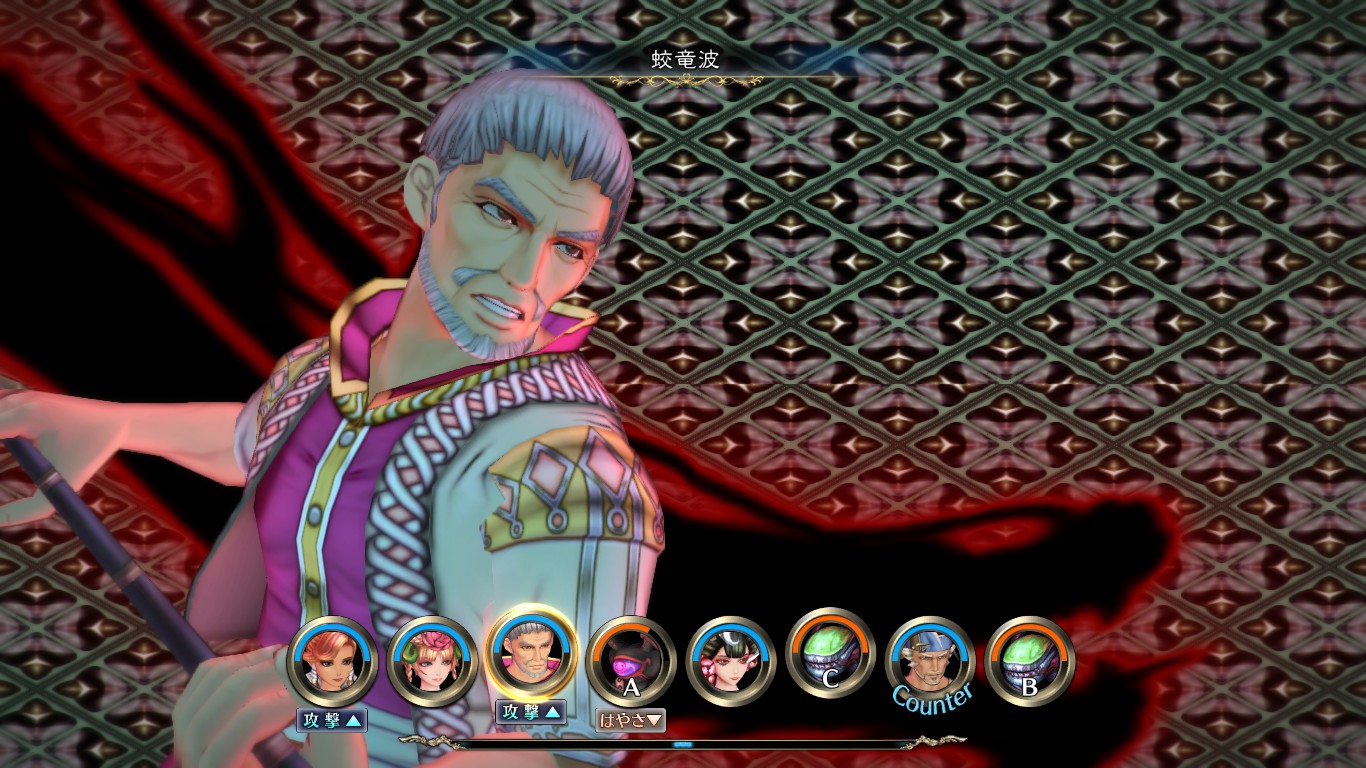Target the green monster portrait marked C
1366x768 pixels.
coord(831,653)
